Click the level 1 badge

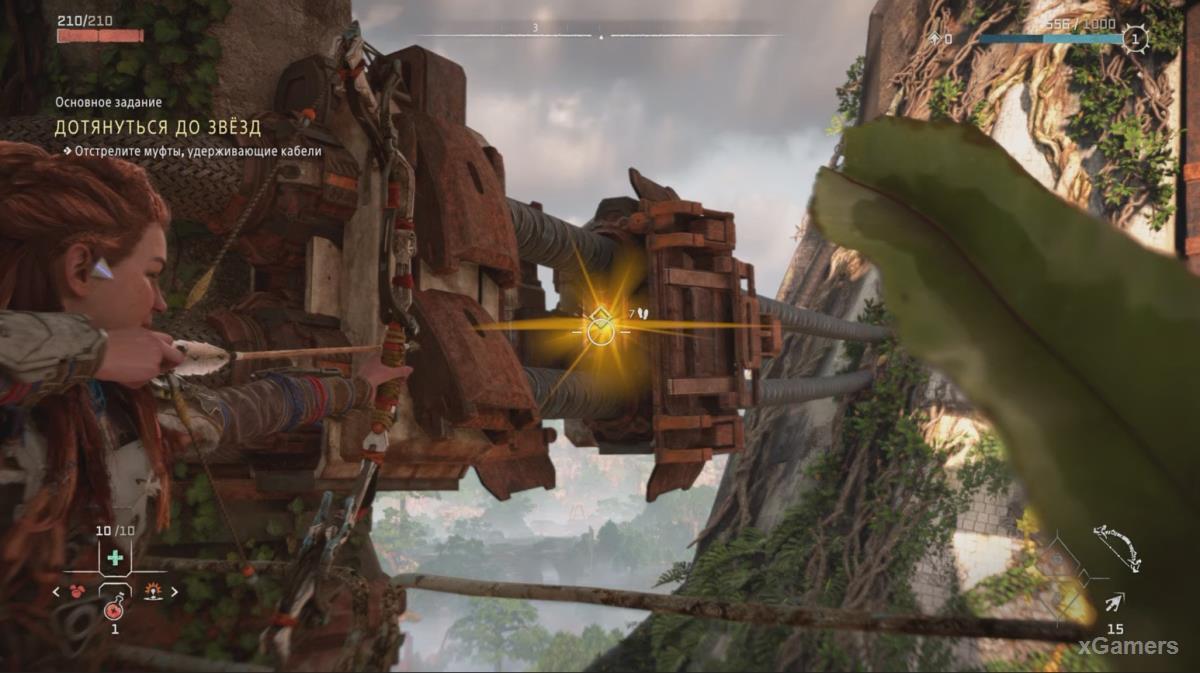[x=1134, y=39]
